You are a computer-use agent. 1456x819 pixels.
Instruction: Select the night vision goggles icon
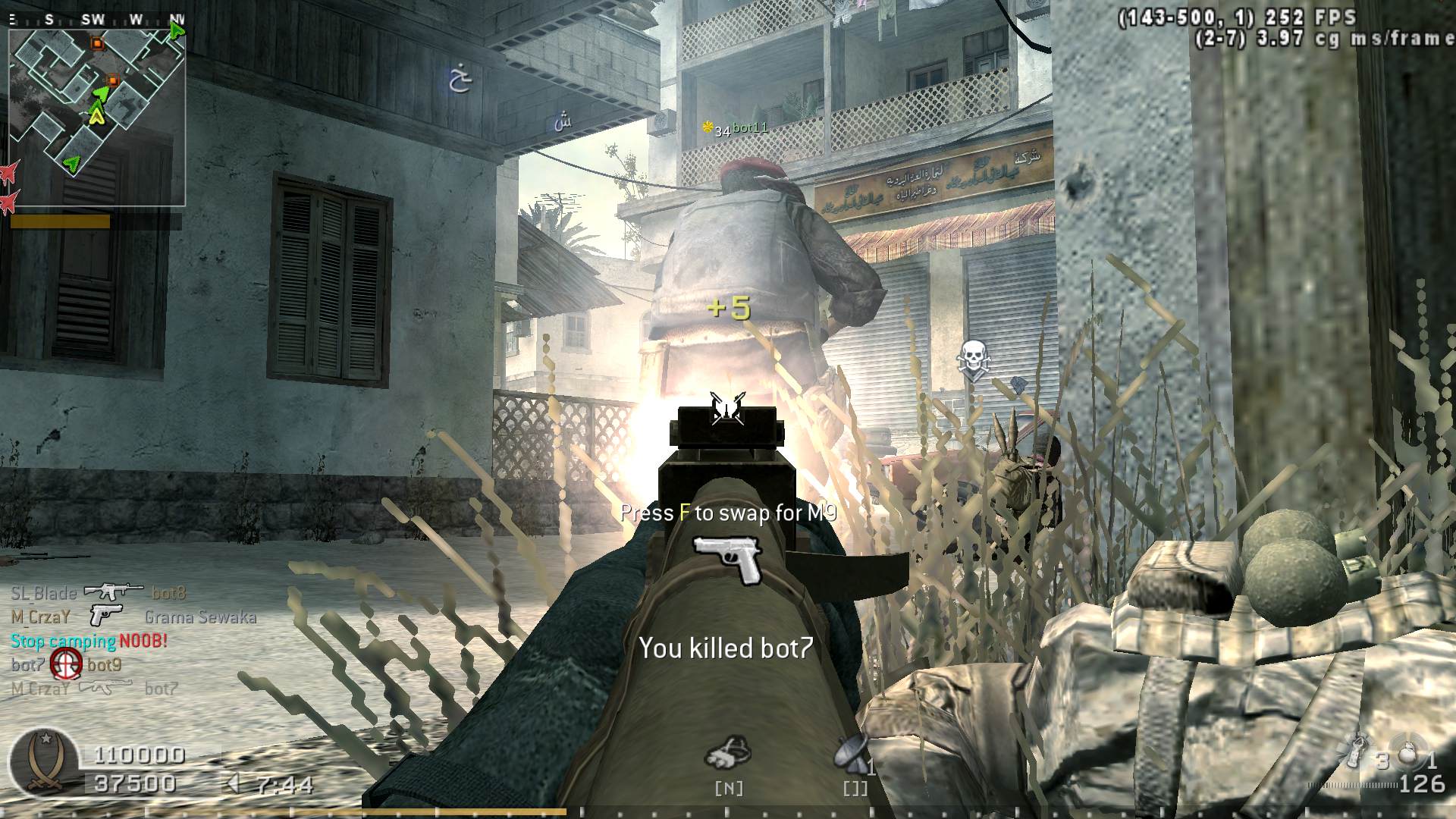tap(727, 753)
